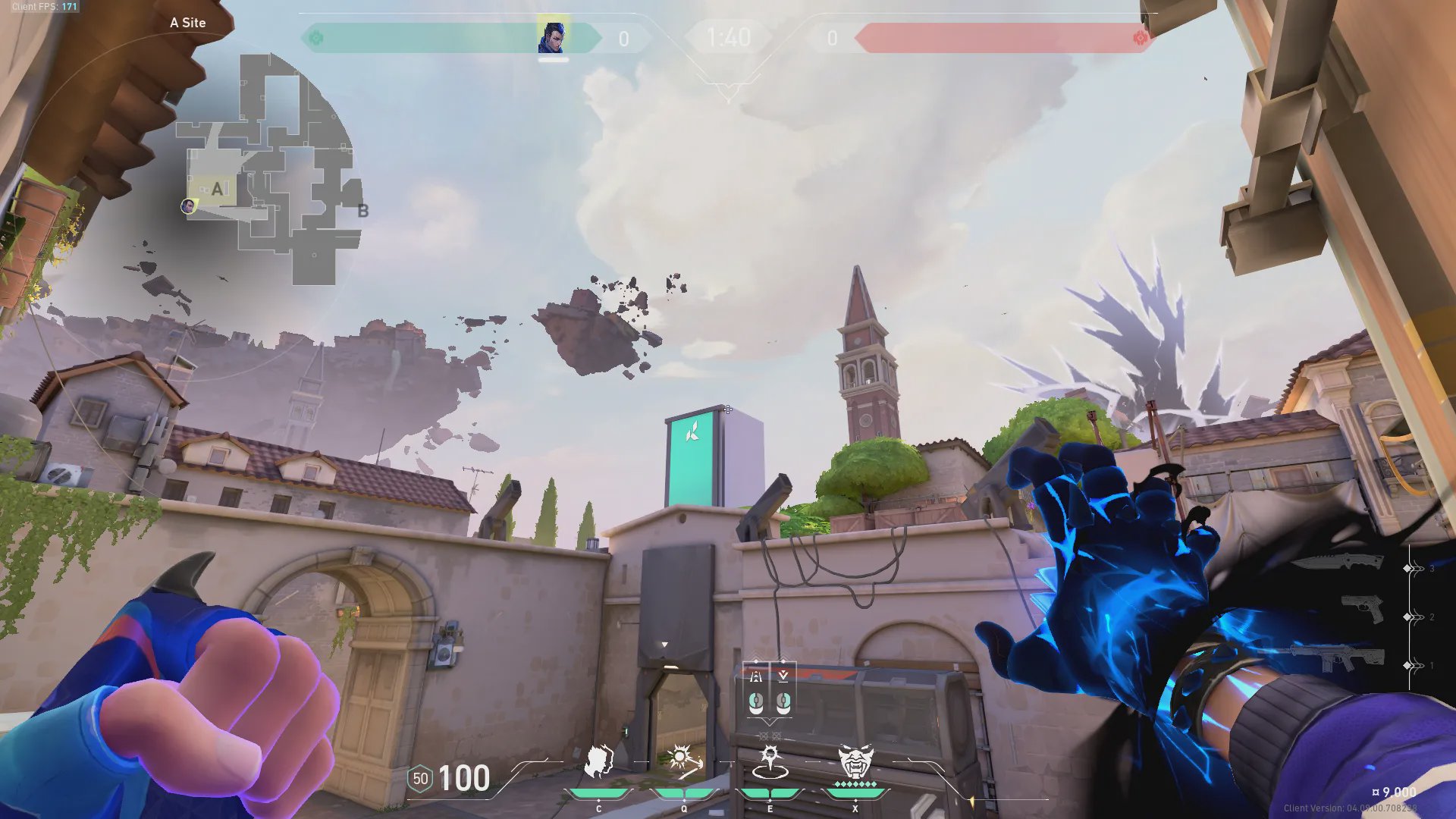1456x819 pixels.
Task: Activate the Fakeout ability icon
Action: (599, 761)
